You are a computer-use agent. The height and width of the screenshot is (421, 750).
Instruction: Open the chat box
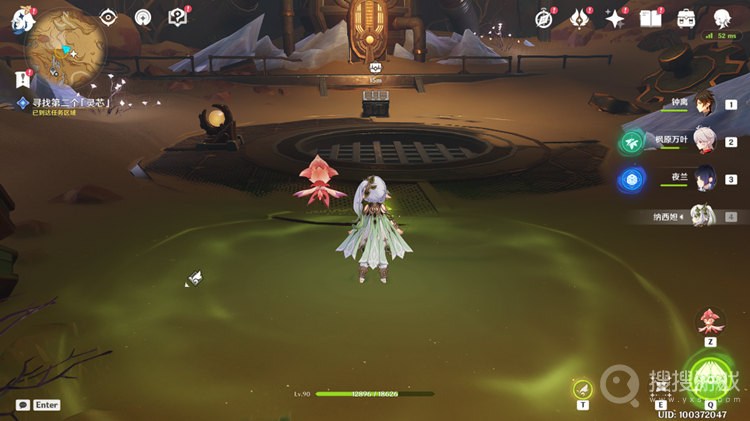point(23,405)
